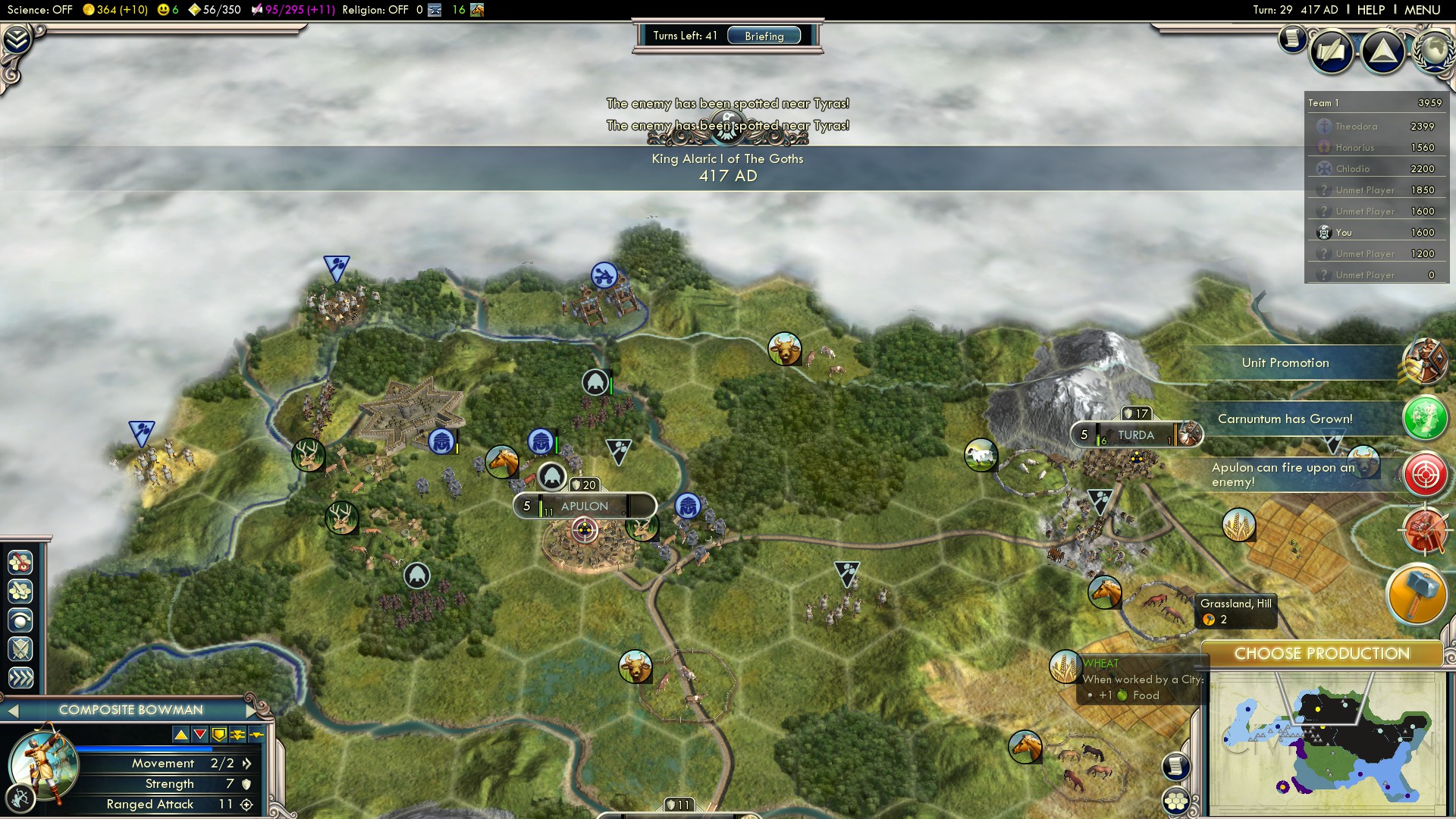Click the CHOOSE PRODUCTION button
The image size is (1456, 819).
[1322, 654]
